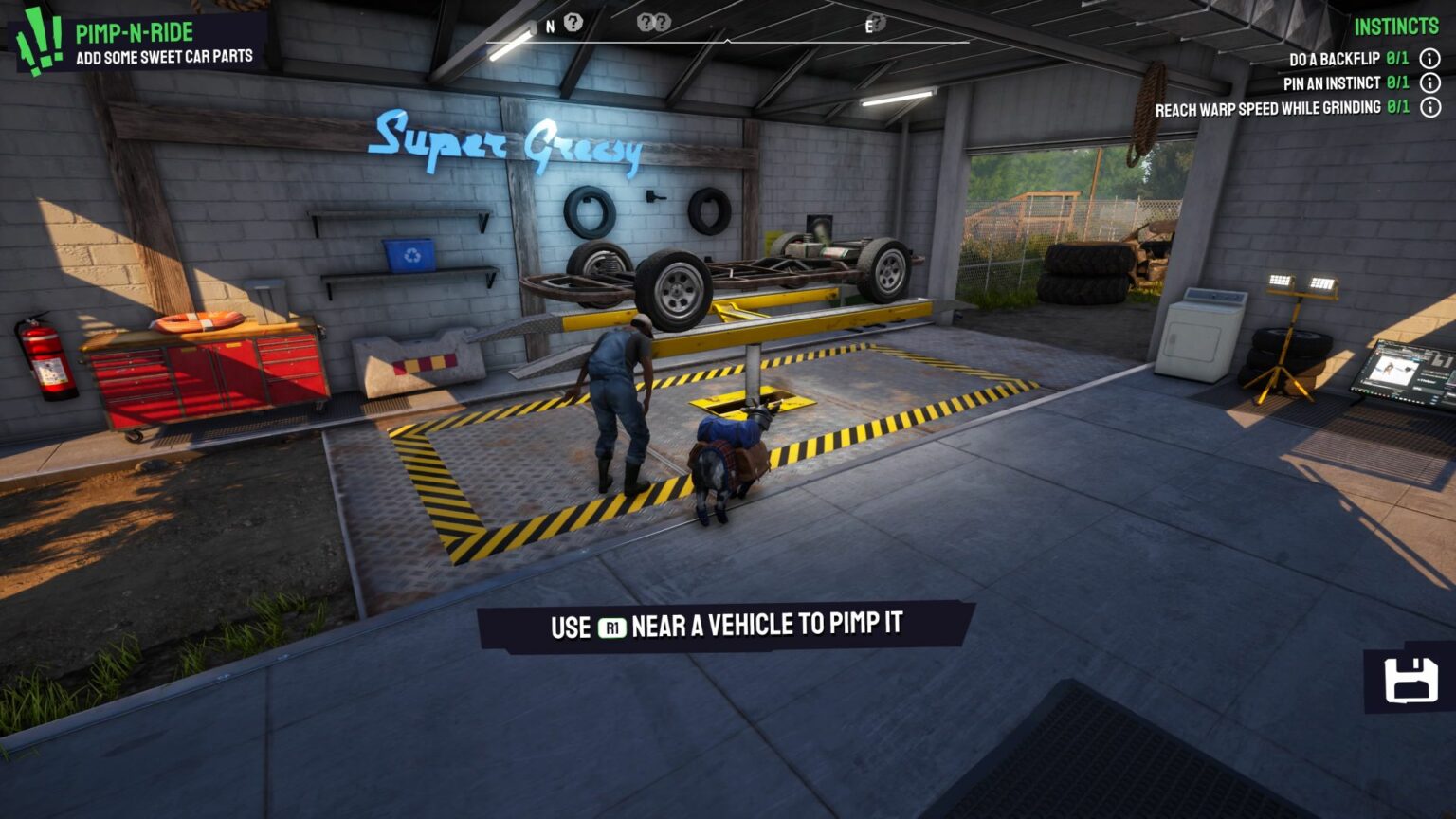Open info for Reach Warp Speed While Grinding
Viewport: 1456px width, 819px height.
(x=1431, y=108)
